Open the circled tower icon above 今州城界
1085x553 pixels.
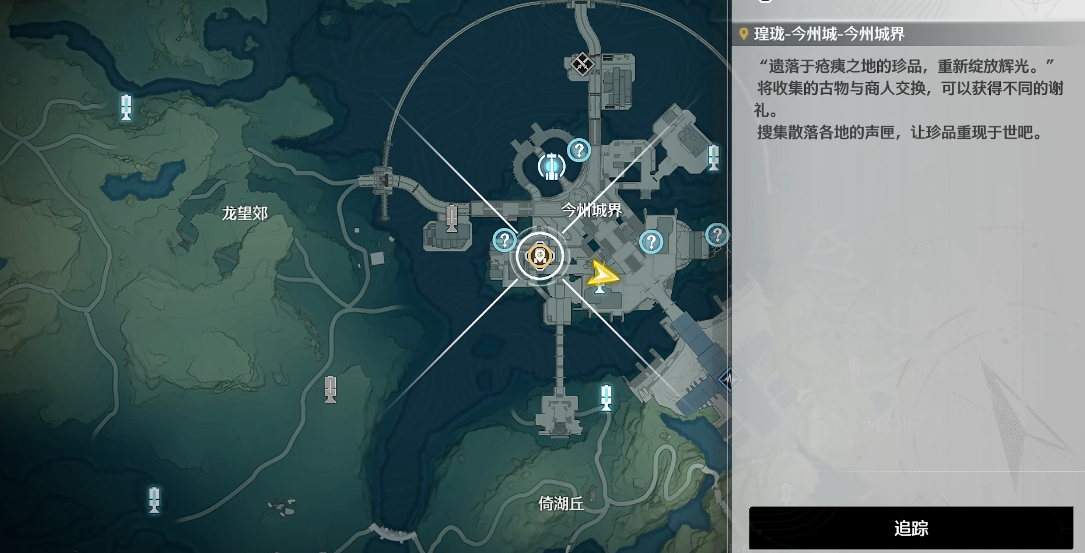(x=550, y=166)
